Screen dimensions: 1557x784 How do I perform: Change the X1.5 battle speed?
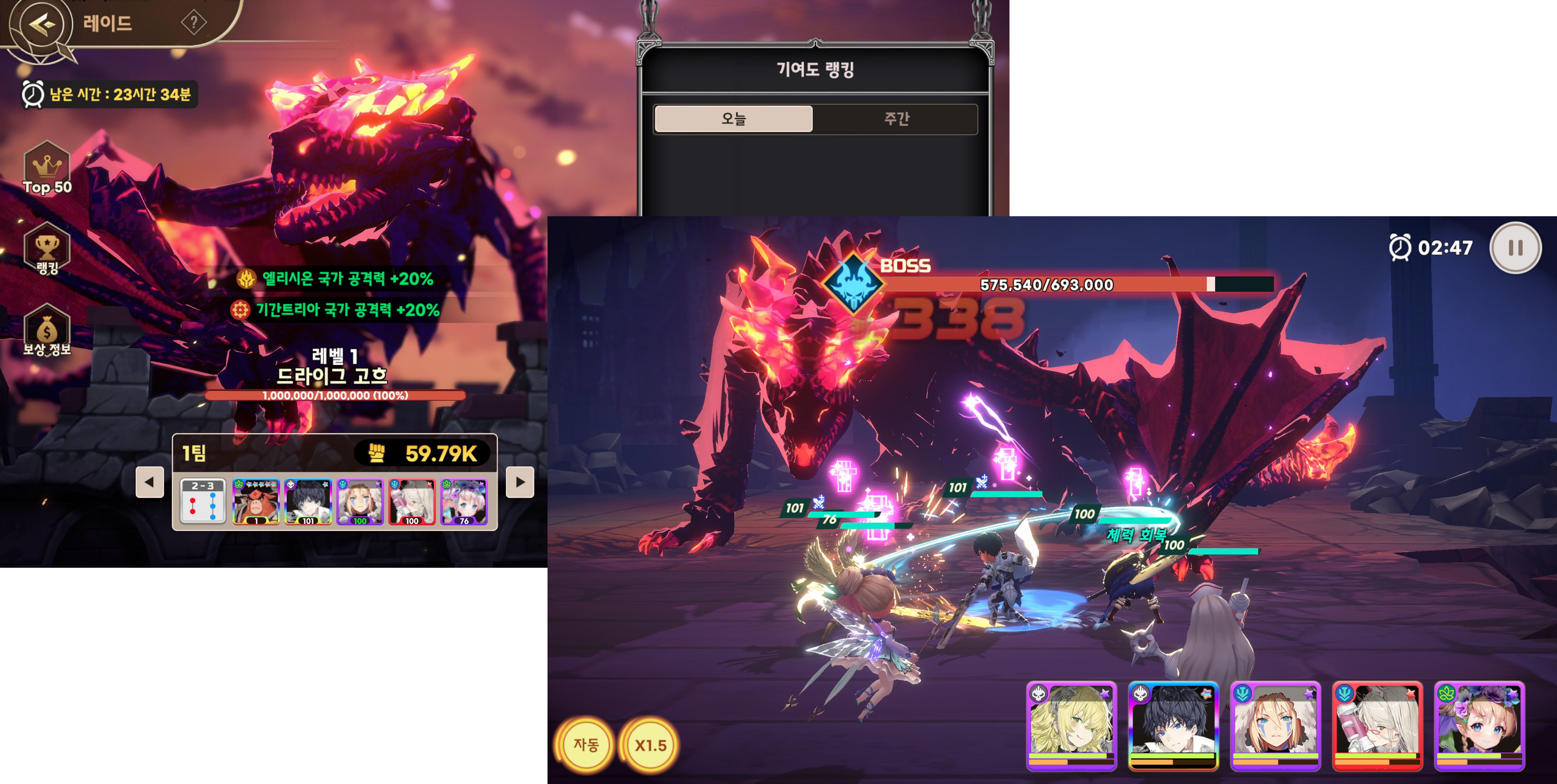pyautogui.click(x=650, y=745)
